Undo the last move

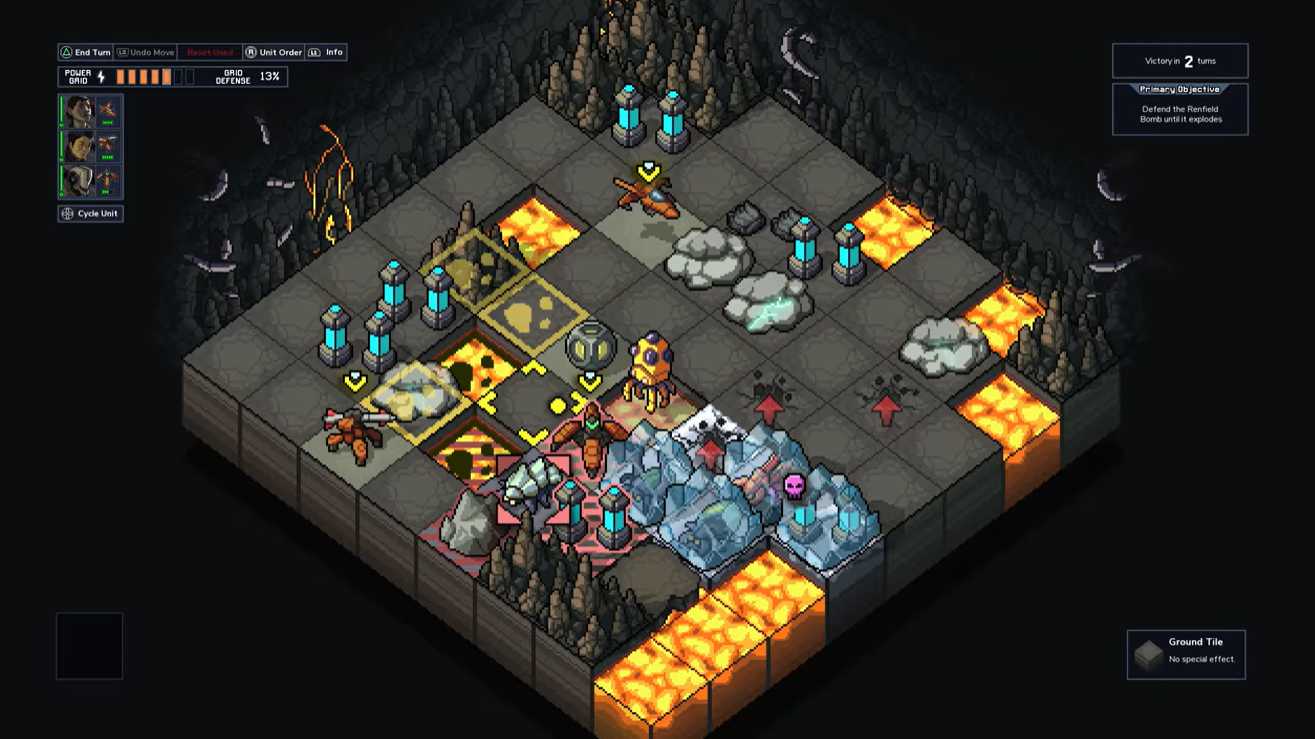click(x=145, y=52)
